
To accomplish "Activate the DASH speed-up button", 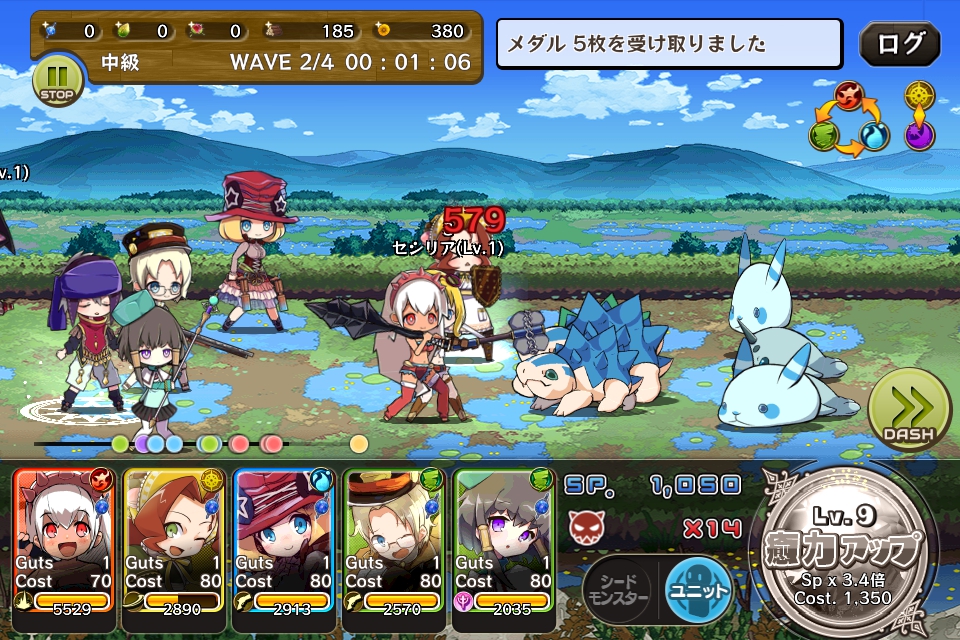I will [x=907, y=412].
